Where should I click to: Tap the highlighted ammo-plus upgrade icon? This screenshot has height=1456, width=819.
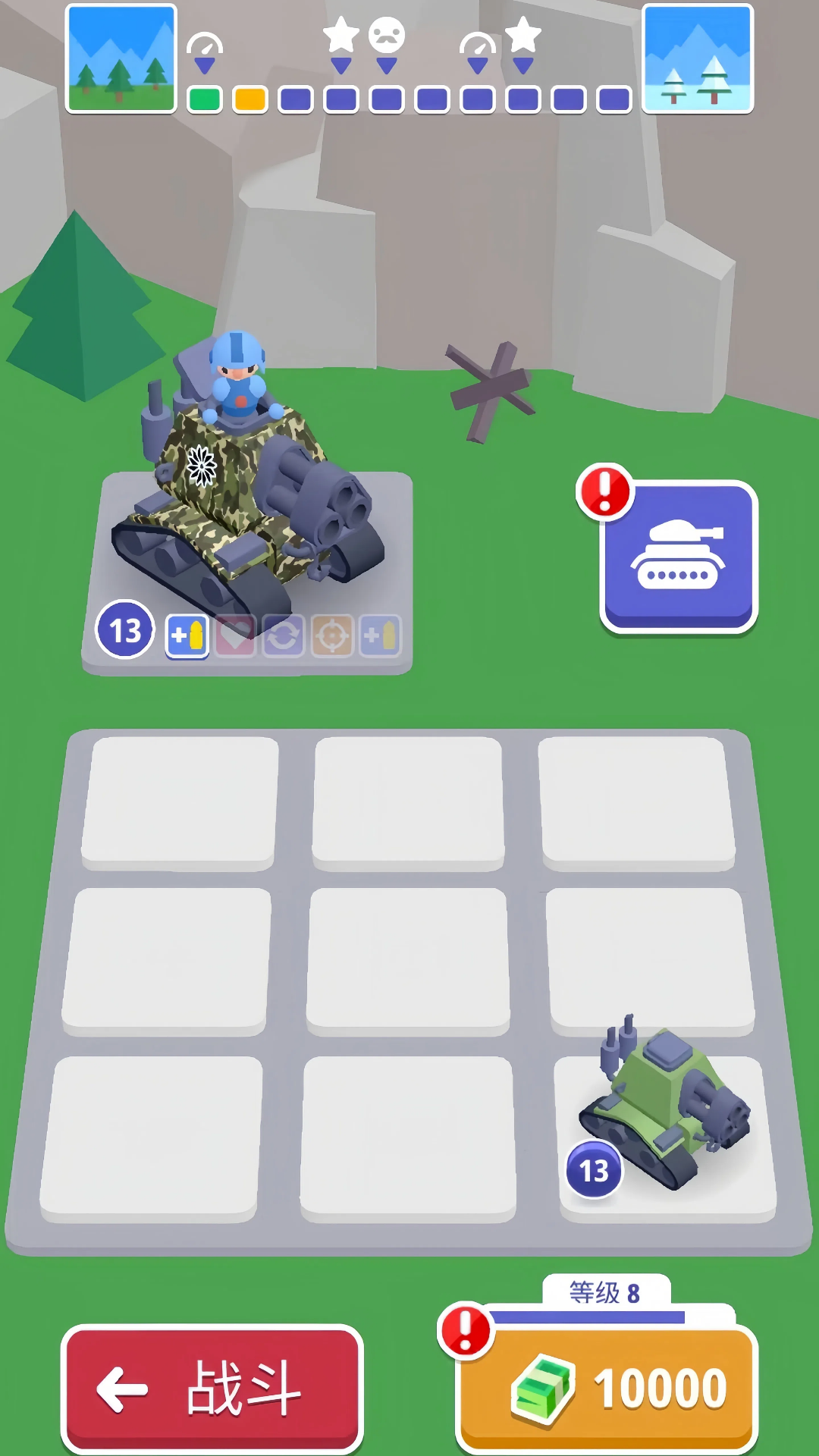coord(187,635)
